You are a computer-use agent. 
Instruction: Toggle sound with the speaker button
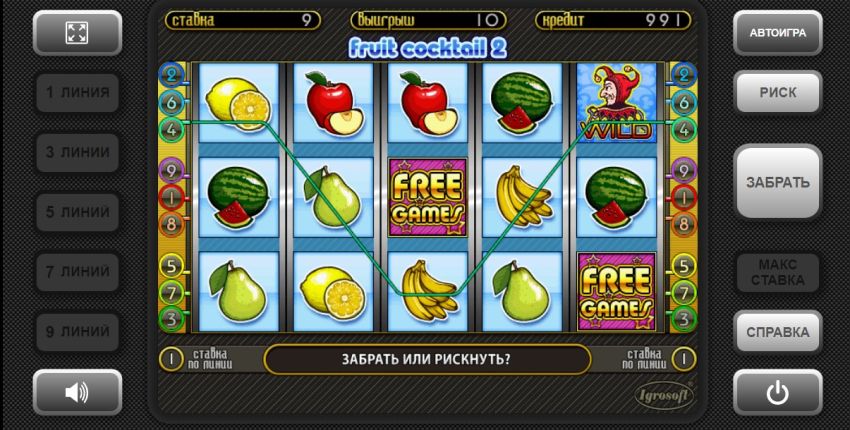tap(77, 392)
